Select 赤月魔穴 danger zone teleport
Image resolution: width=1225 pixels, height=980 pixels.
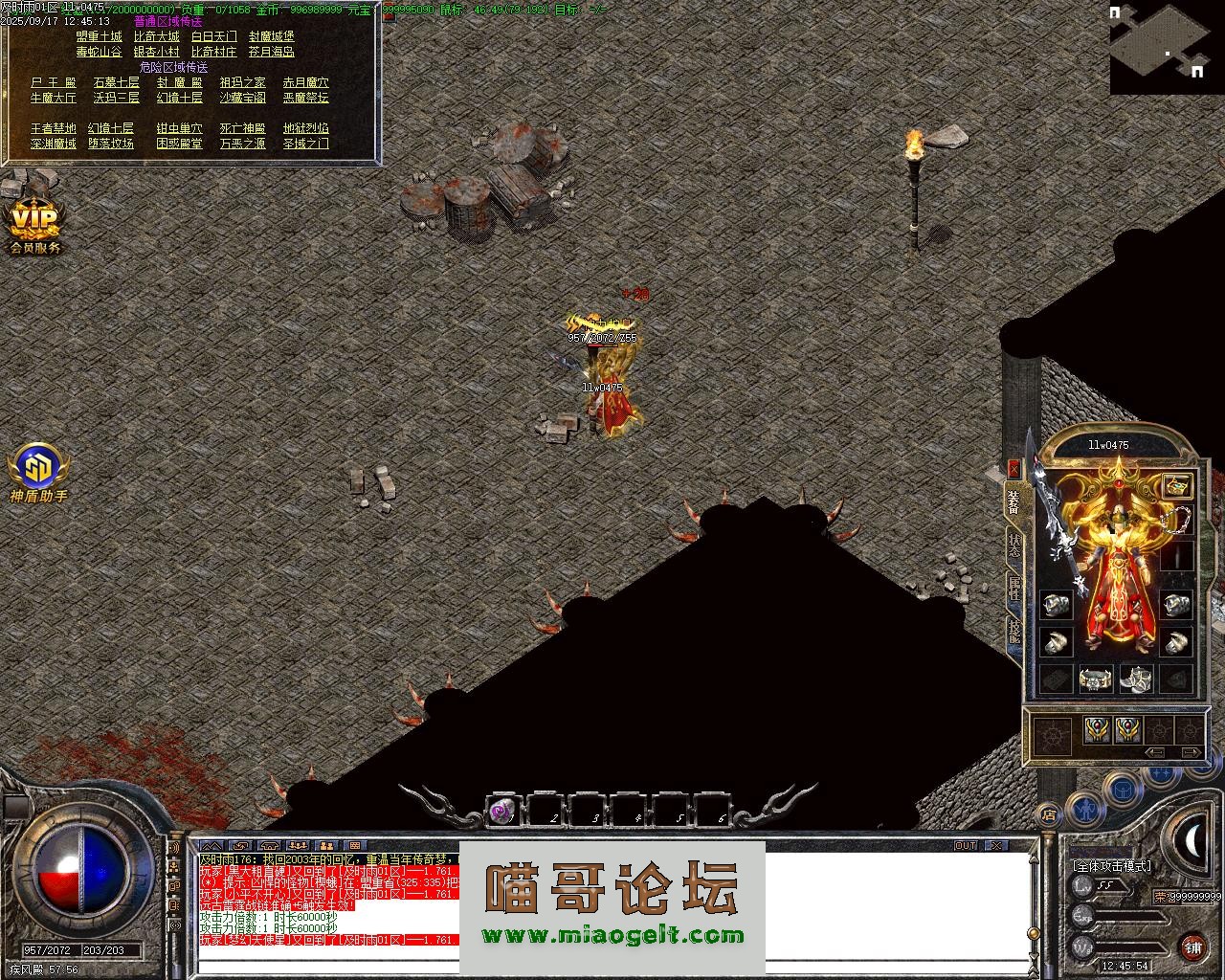[305, 83]
